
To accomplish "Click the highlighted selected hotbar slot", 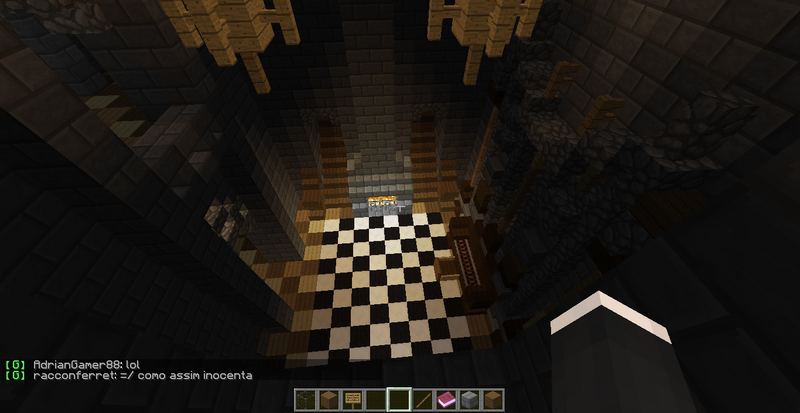I will tap(399, 400).
